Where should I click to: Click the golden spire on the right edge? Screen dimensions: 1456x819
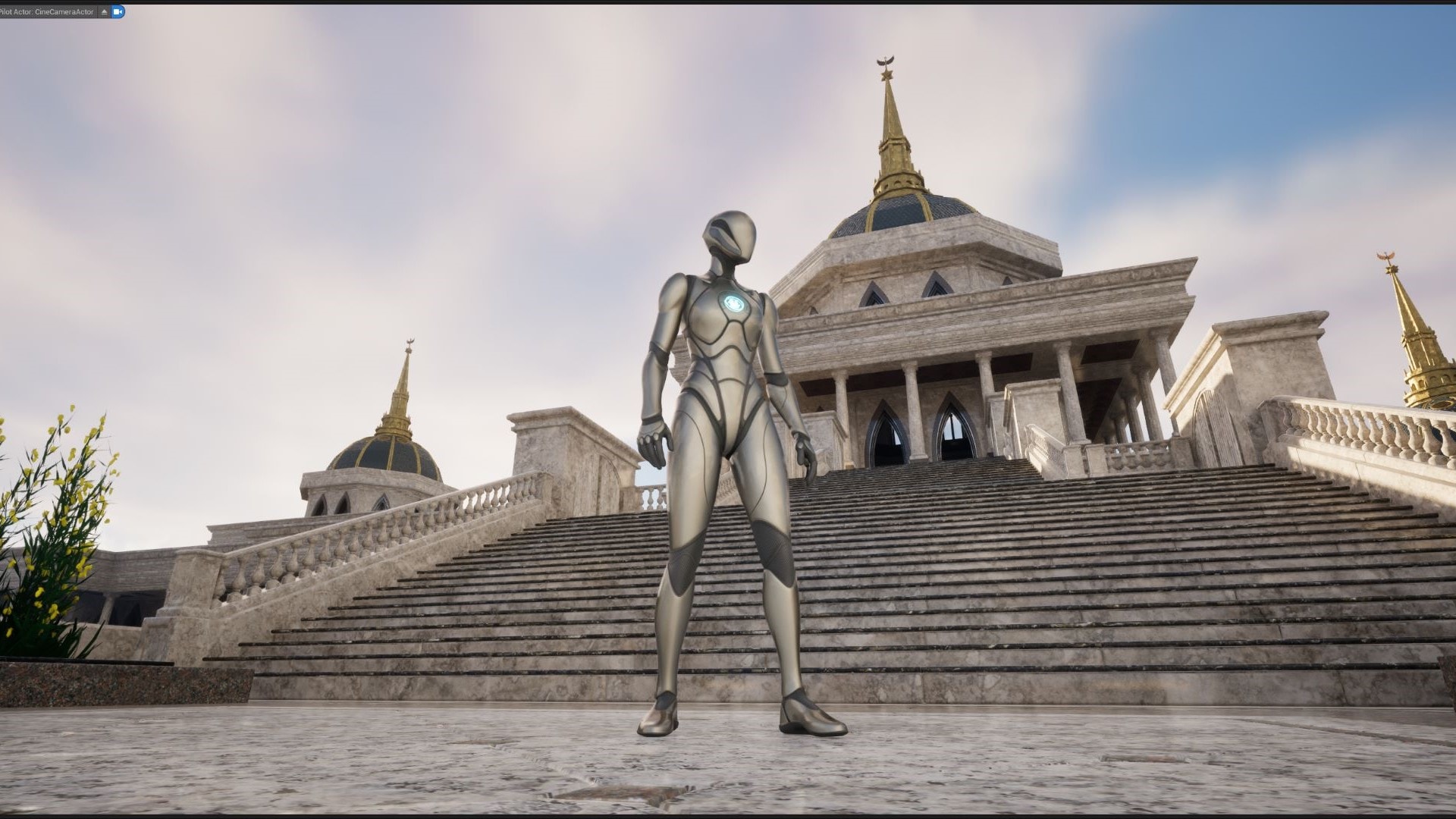[x=1414, y=318]
